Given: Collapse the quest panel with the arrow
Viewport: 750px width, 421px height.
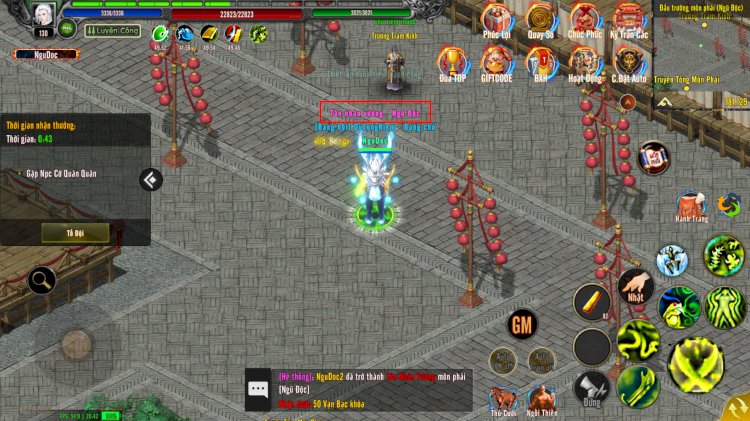Looking at the screenshot, I should click(151, 179).
